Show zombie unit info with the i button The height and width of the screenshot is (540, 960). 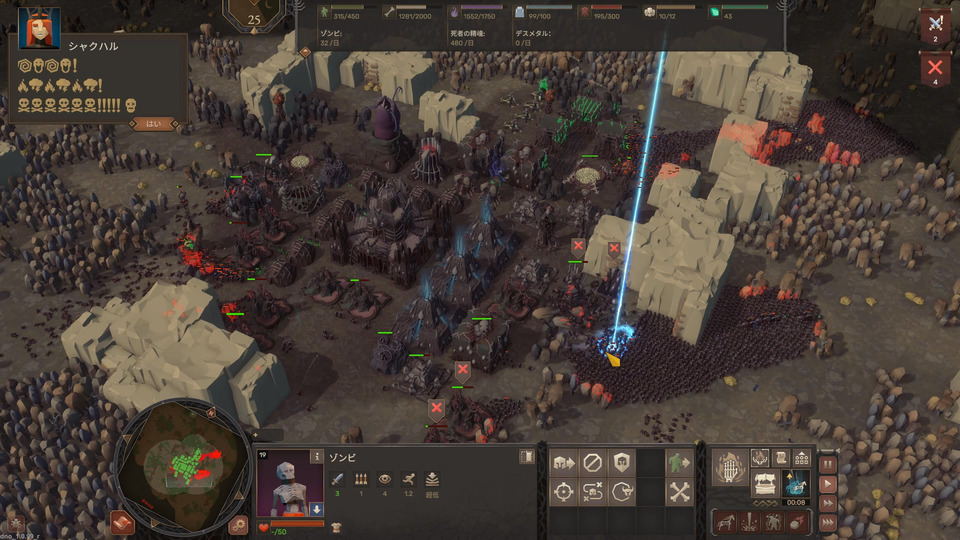pos(316,457)
